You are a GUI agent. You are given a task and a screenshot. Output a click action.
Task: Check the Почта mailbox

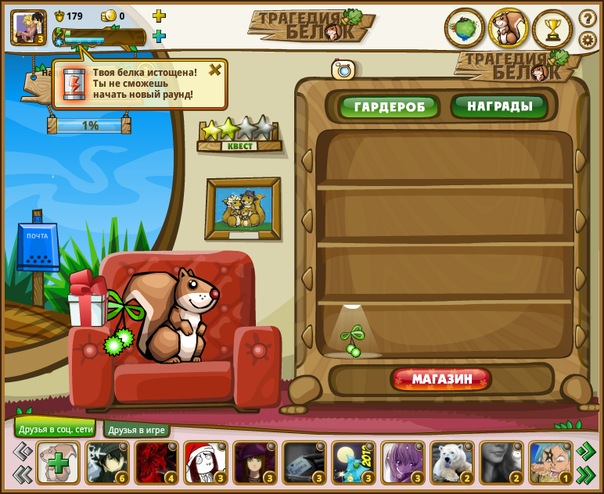37,247
